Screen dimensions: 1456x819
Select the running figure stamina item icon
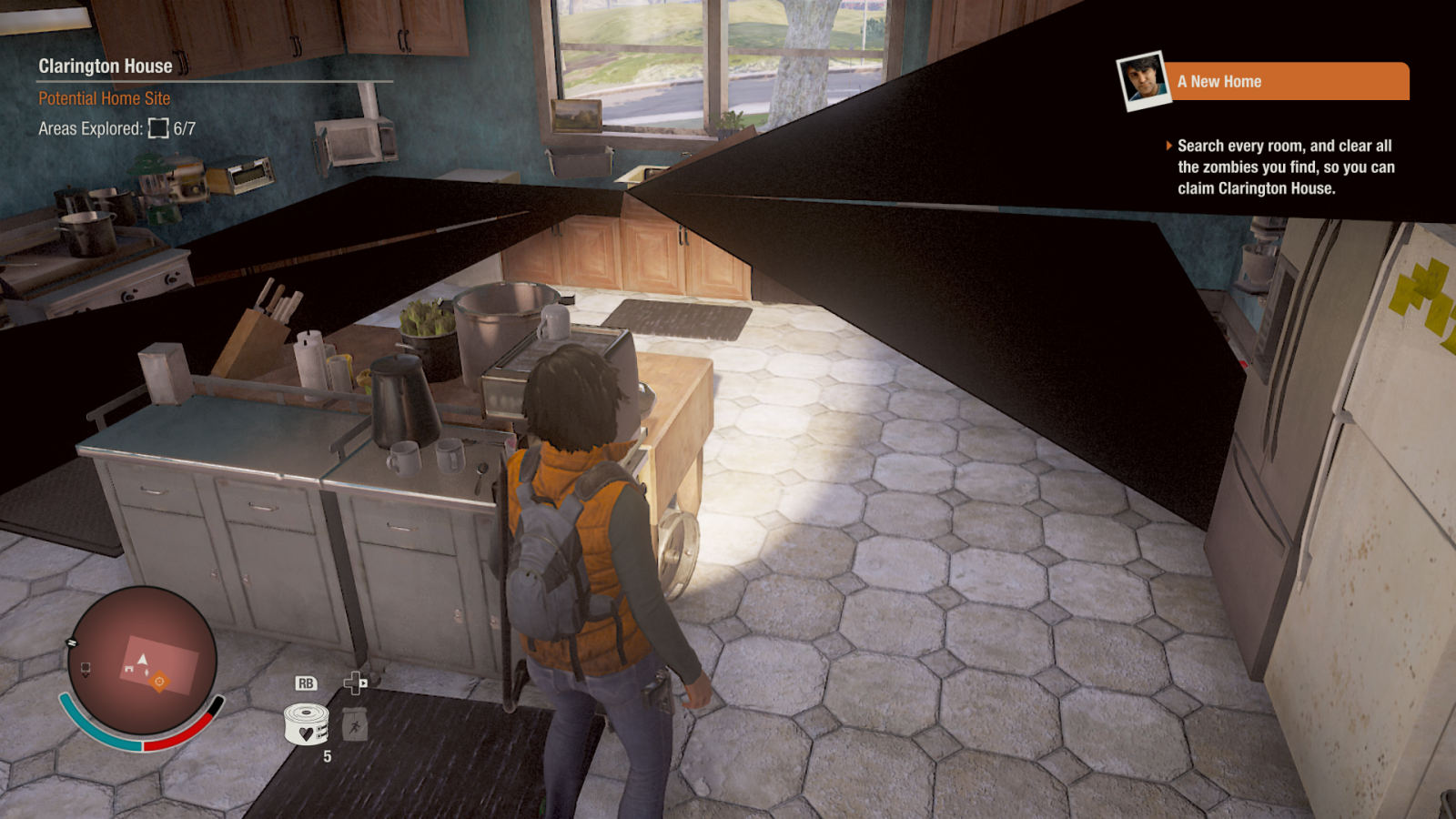355,725
